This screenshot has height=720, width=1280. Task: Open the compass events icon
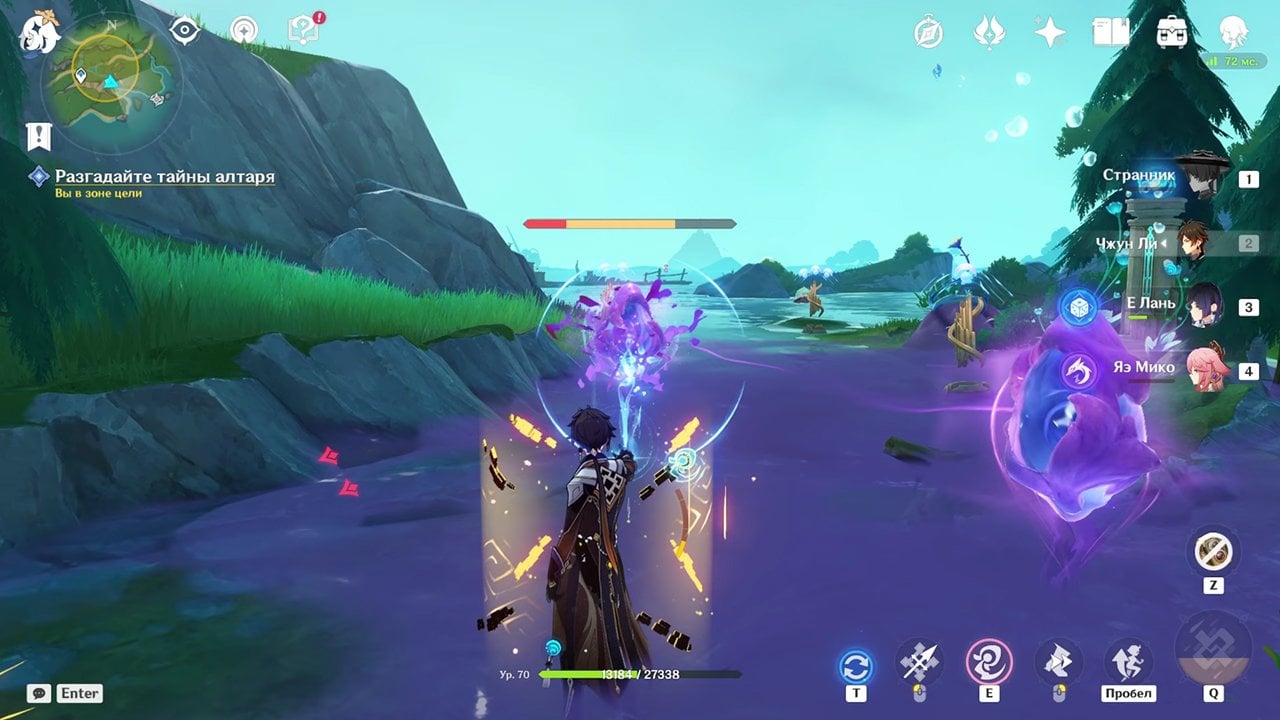point(929,33)
